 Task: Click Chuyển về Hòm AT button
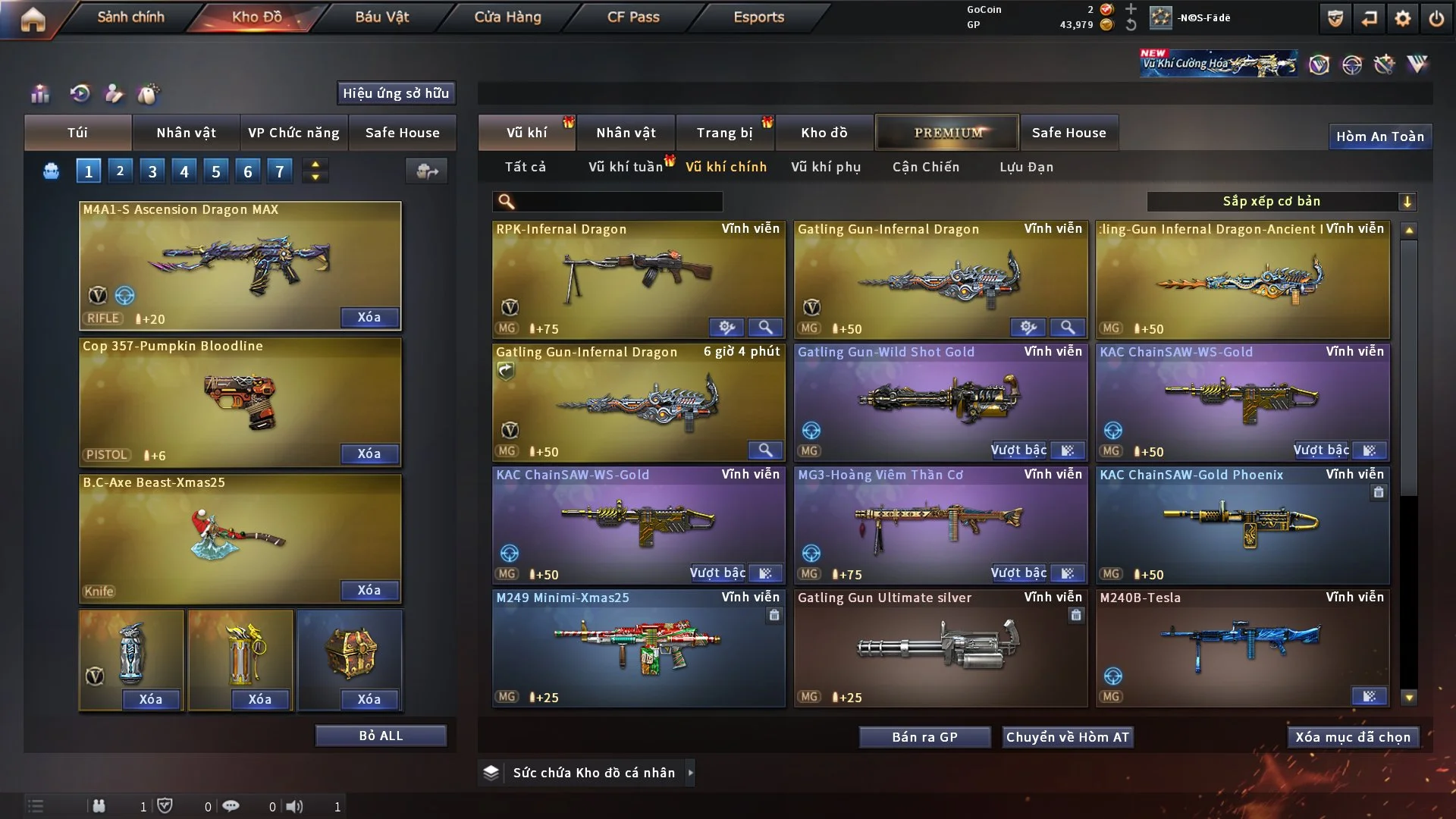coord(1068,737)
